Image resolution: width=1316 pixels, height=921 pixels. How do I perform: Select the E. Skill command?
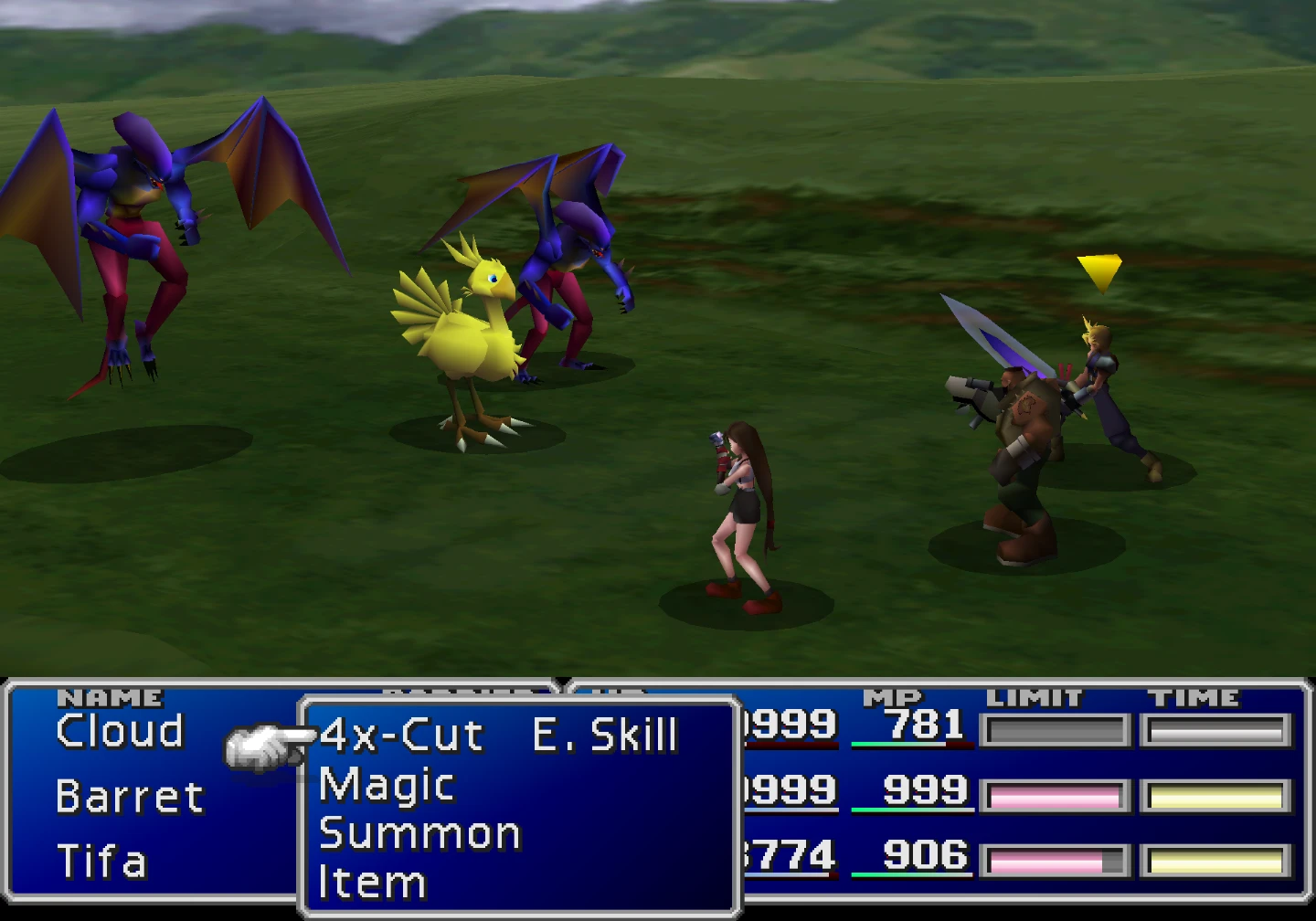click(605, 736)
